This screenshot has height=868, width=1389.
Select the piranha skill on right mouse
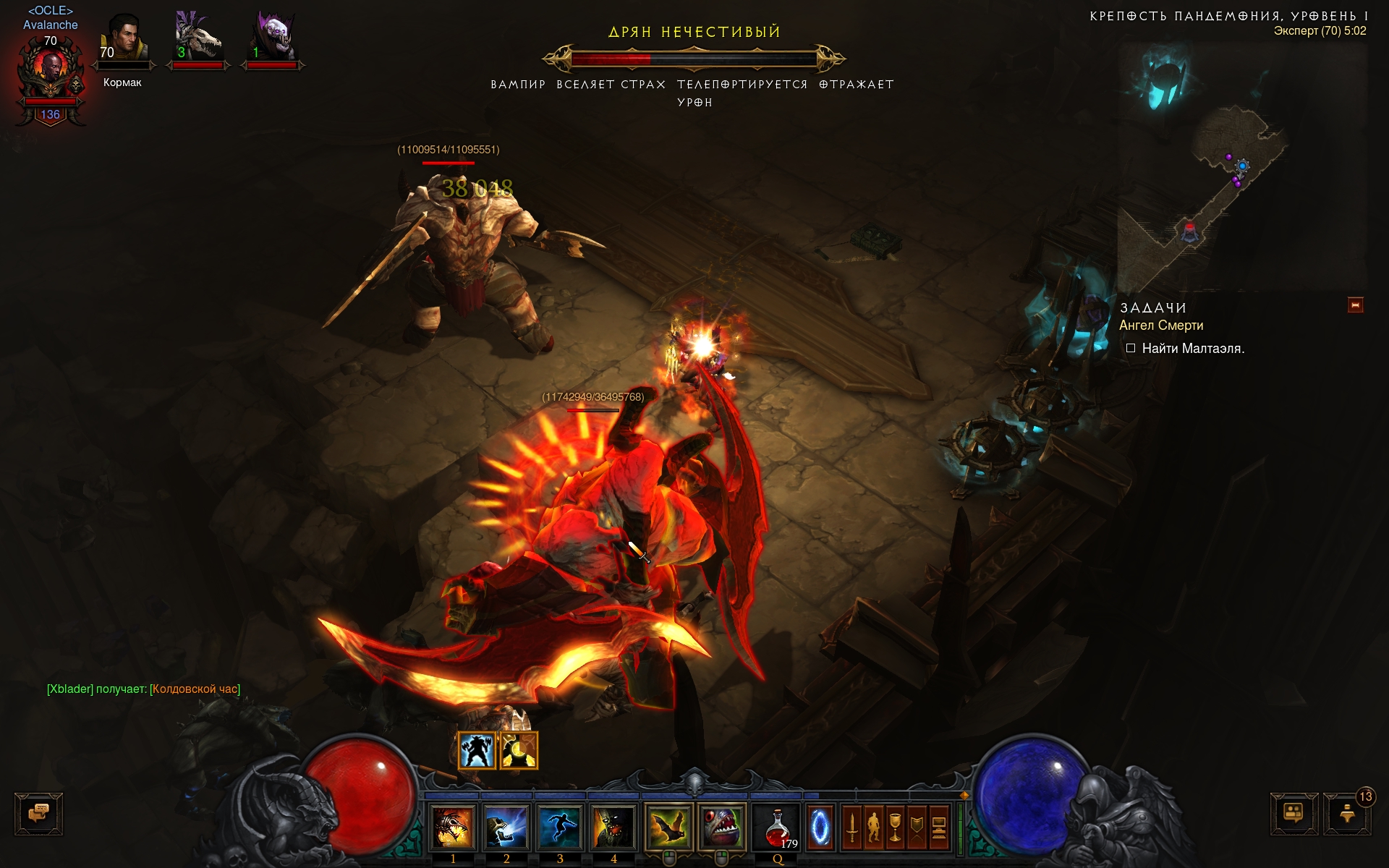[x=721, y=828]
